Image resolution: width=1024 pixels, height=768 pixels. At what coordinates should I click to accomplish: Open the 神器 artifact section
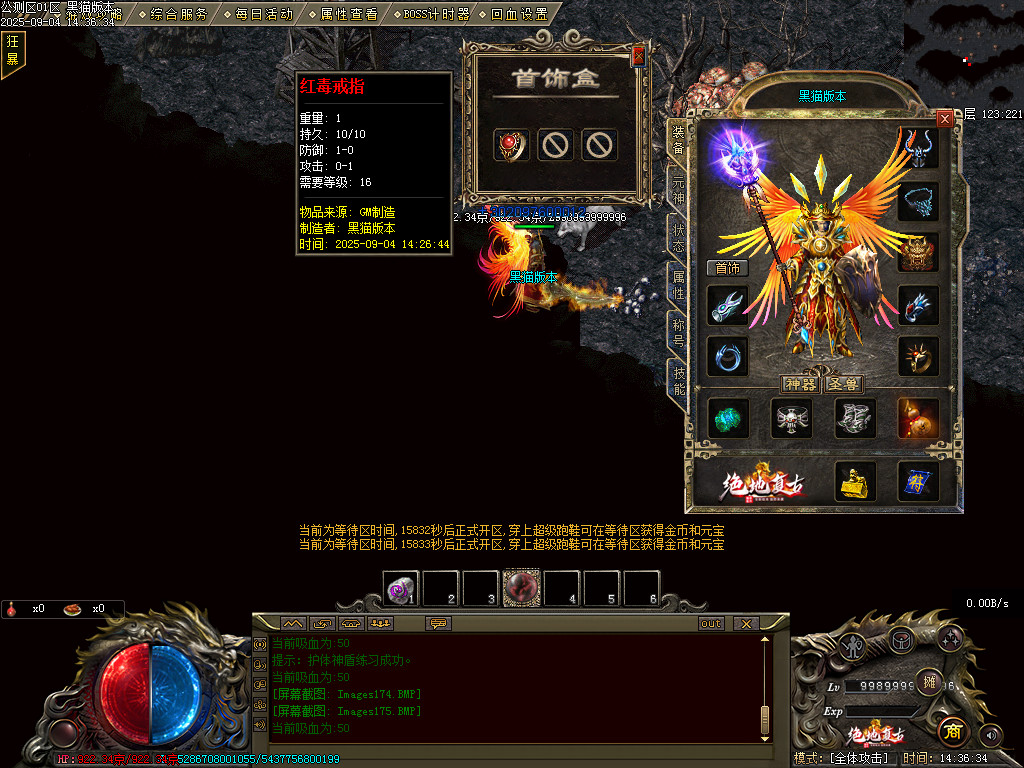point(801,384)
